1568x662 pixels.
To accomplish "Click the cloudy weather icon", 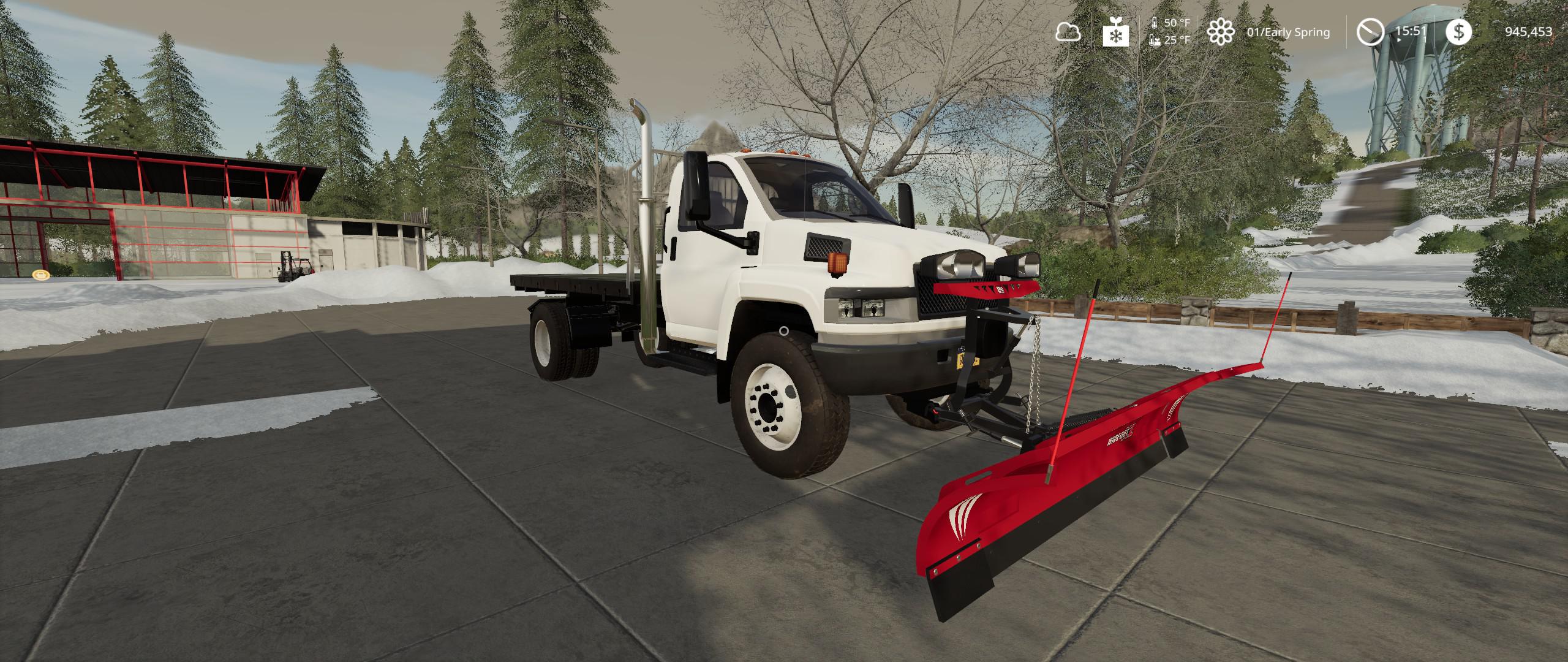I will [x=1068, y=32].
